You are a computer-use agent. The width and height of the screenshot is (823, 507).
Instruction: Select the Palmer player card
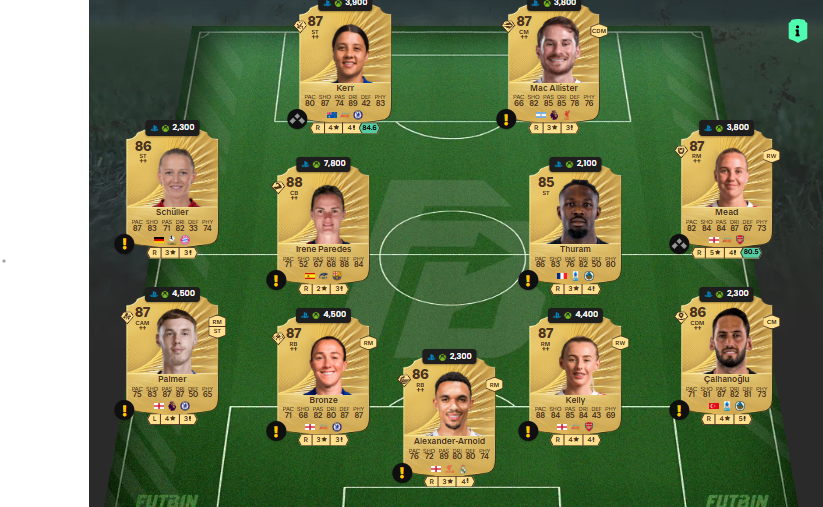coord(172,355)
